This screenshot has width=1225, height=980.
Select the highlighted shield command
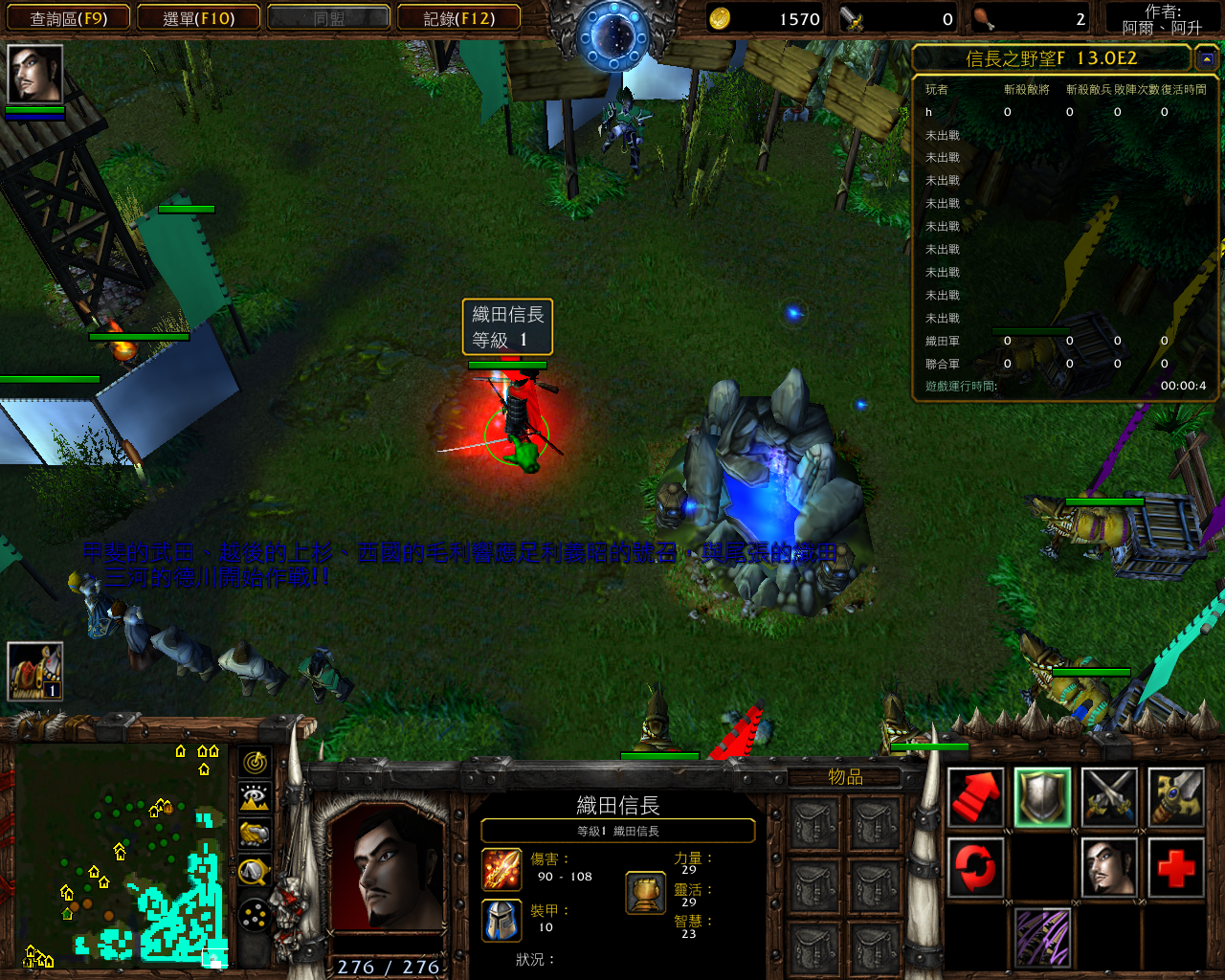pos(1042,797)
